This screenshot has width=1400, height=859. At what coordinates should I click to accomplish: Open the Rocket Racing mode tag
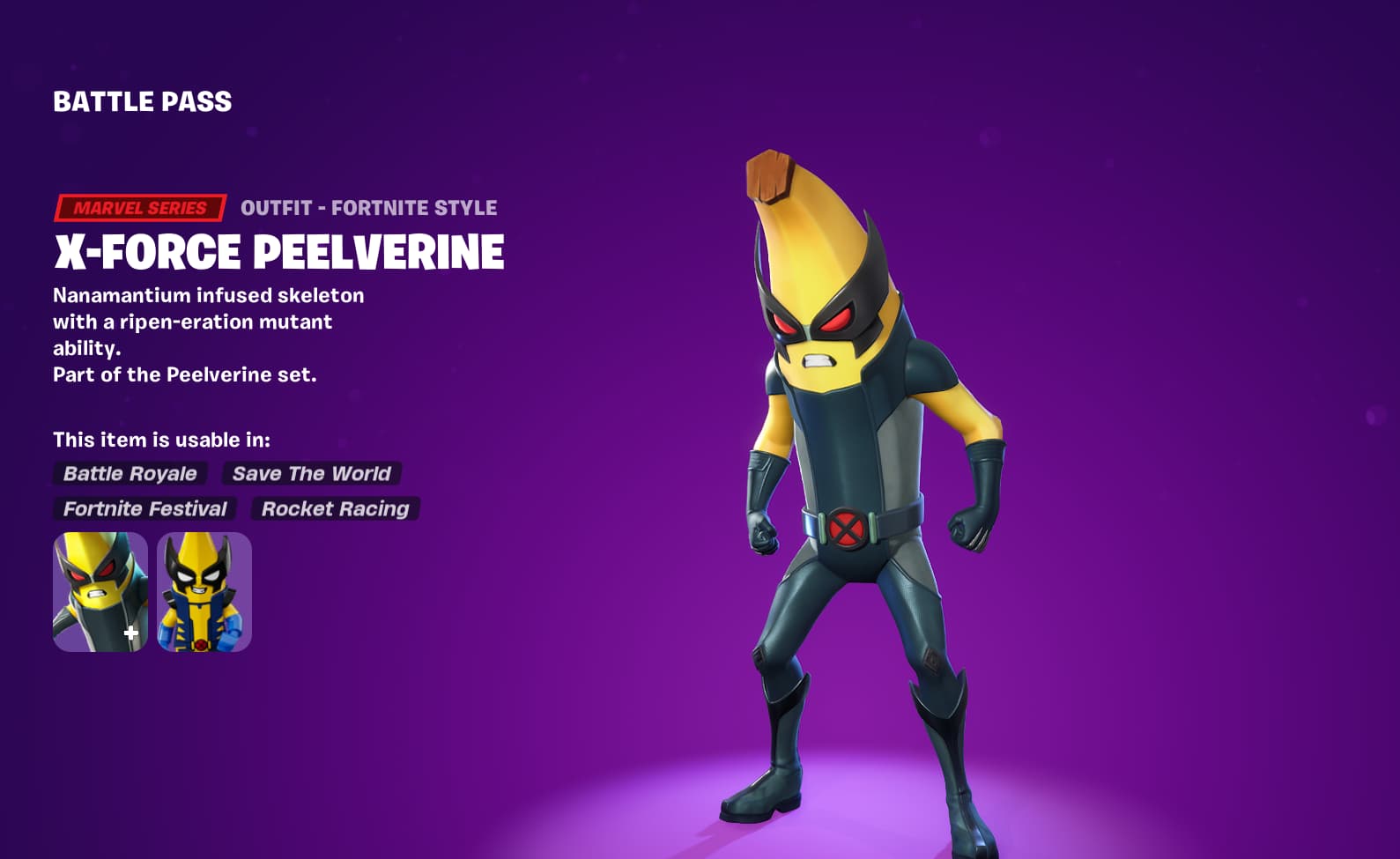(x=336, y=508)
